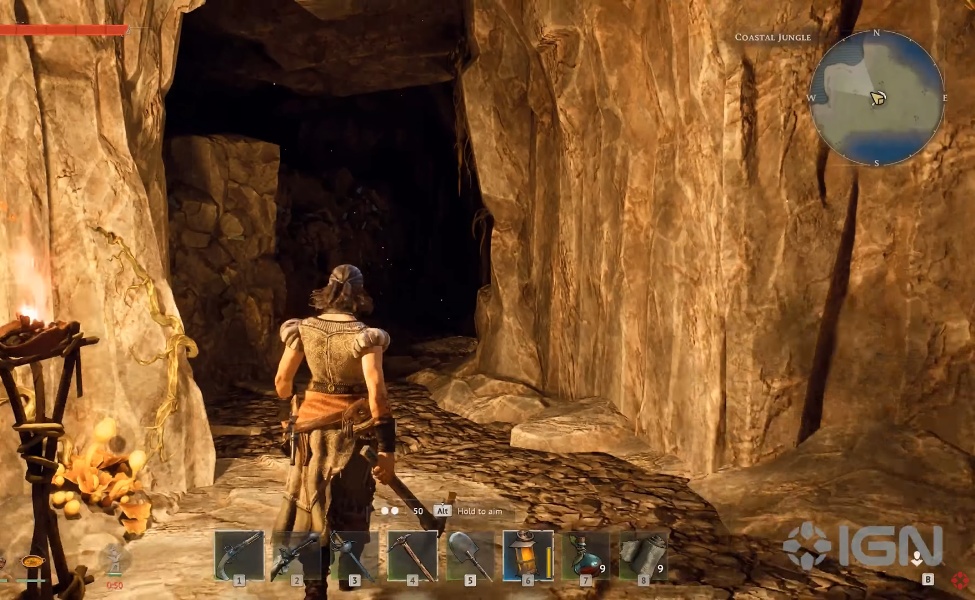Click the circular minimap

876,98
